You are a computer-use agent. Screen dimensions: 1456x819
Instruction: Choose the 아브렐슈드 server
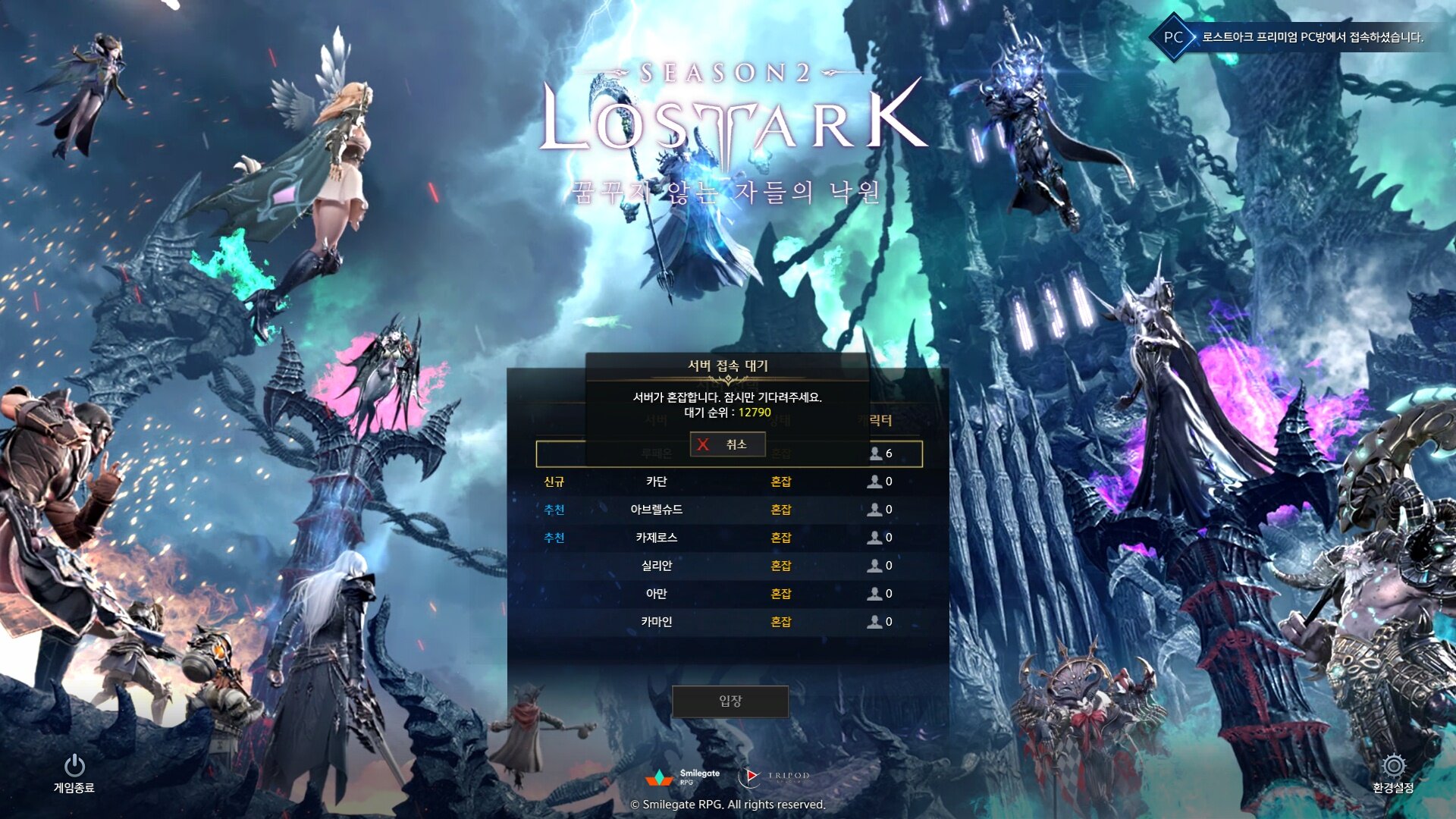pos(656,510)
